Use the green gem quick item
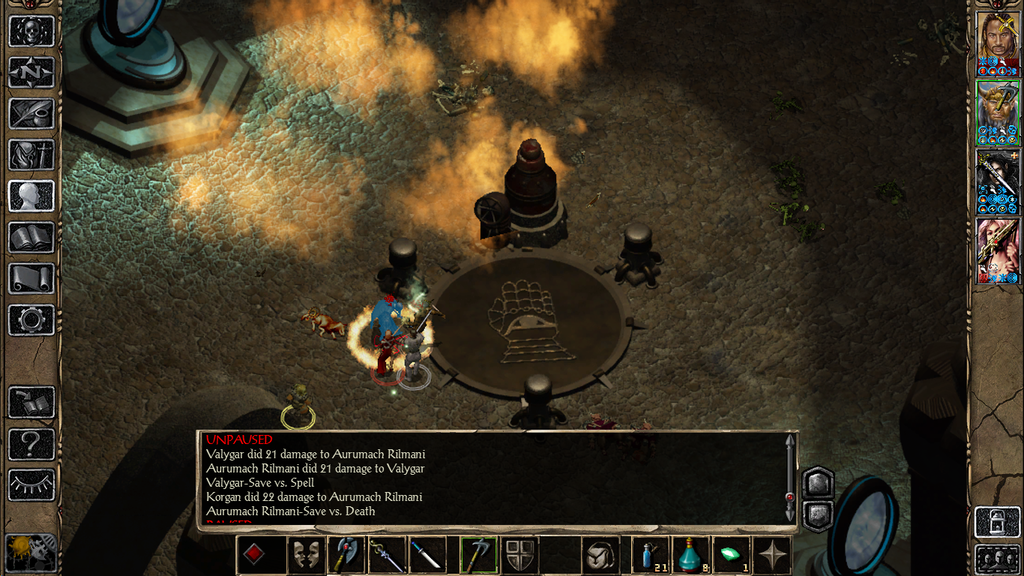The image size is (1024, 576). 731,555
